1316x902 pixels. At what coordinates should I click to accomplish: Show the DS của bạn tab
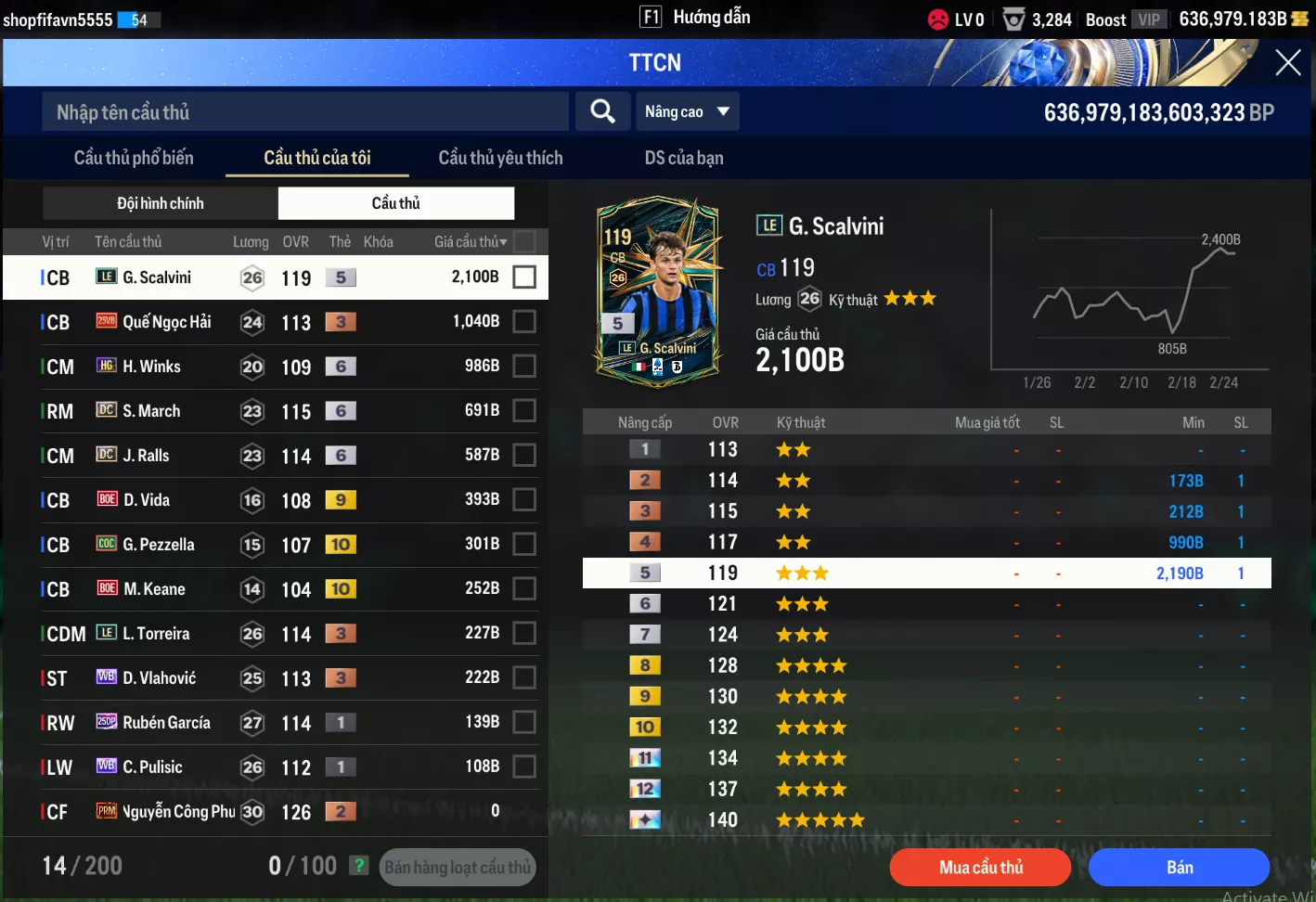click(684, 158)
